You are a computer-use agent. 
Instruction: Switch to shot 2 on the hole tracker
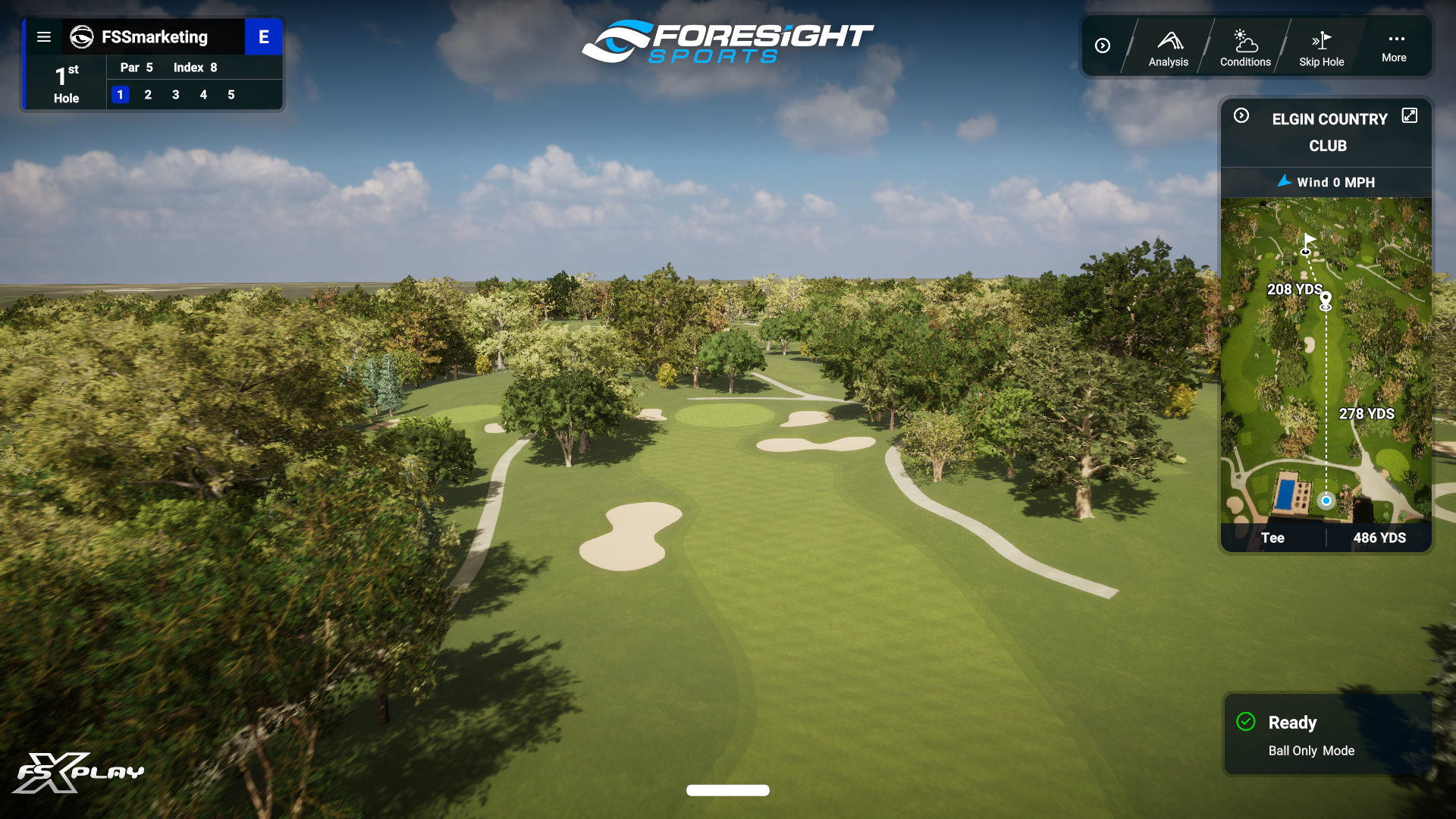click(x=148, y=95)
